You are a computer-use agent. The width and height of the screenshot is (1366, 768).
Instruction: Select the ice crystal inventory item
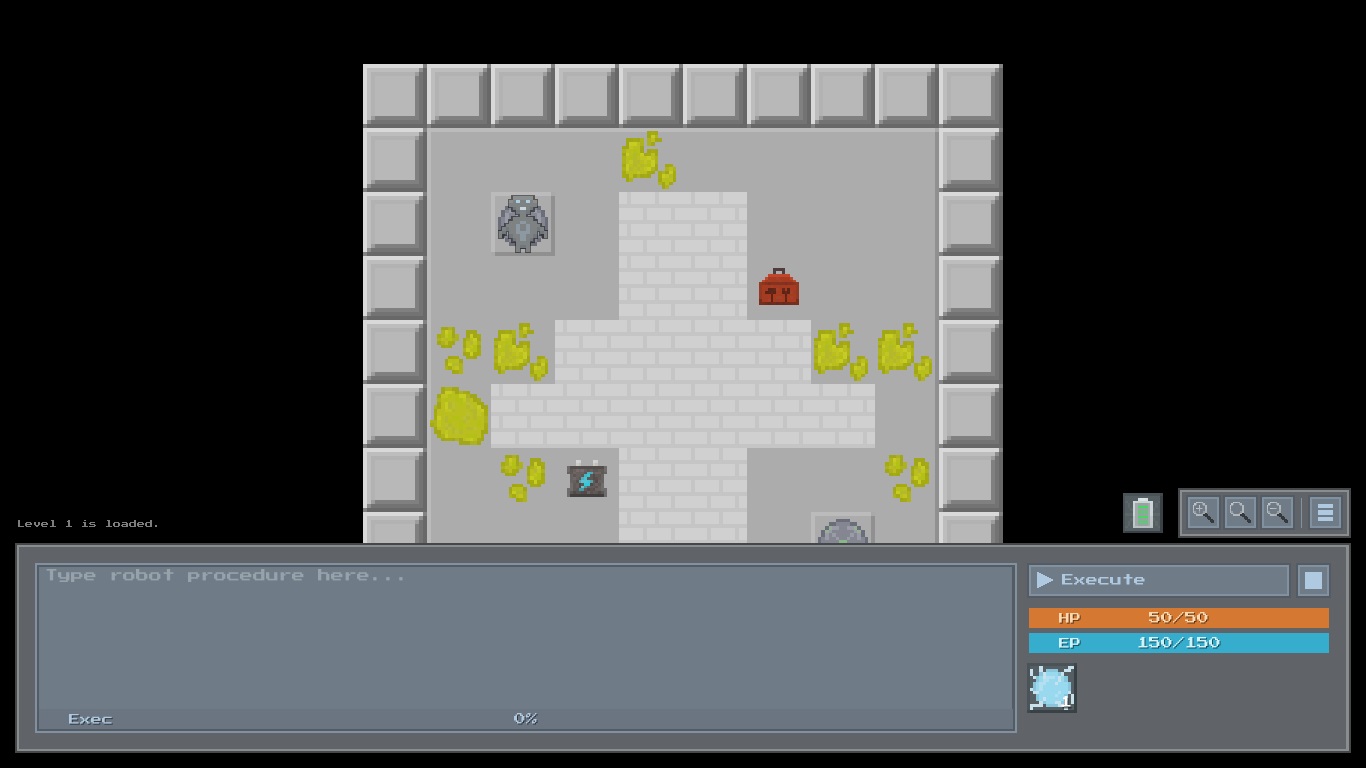click(x=1051, y=687)
